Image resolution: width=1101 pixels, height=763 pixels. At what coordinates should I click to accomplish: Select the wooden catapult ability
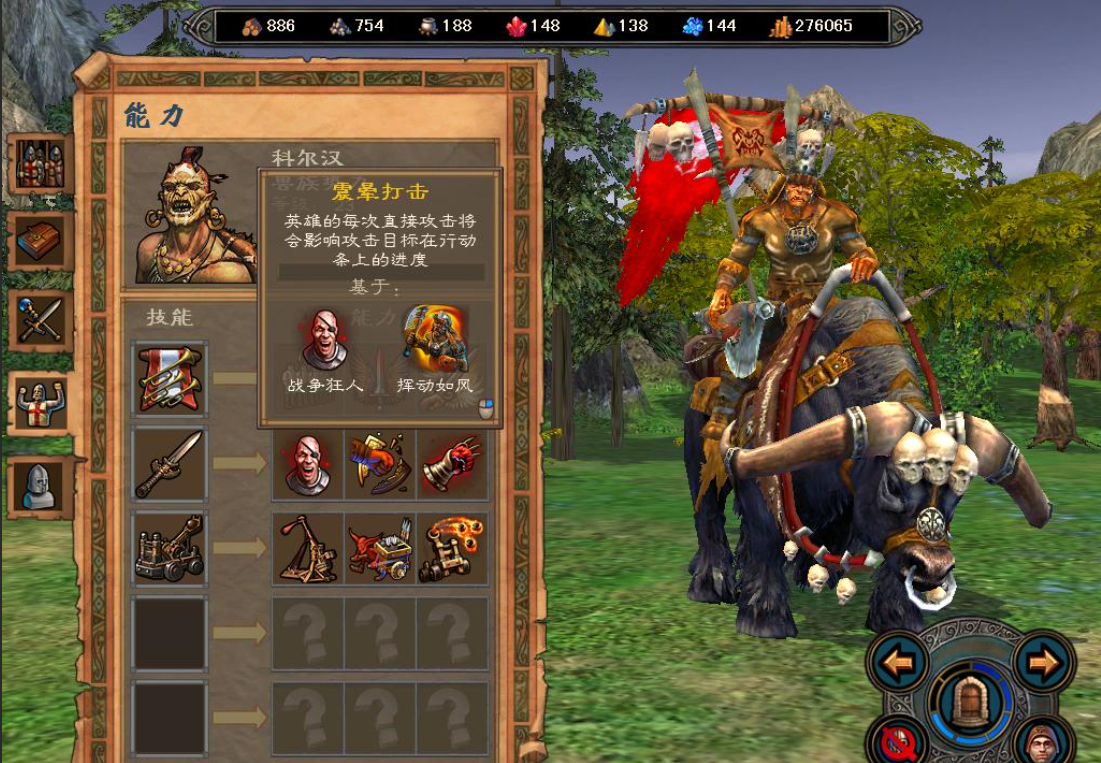tap(308, 548)
